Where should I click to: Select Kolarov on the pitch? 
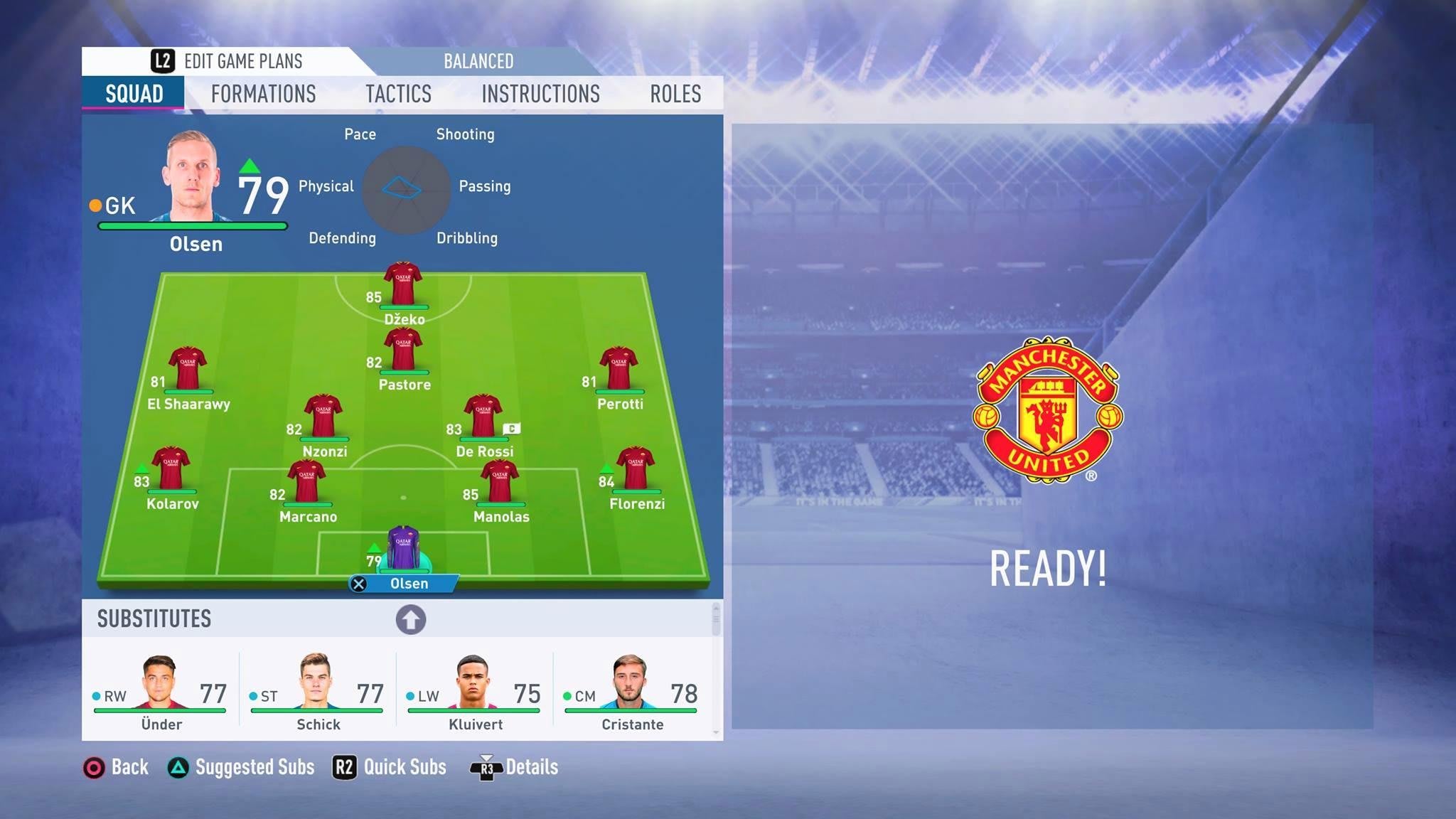[x=171, y=469]
